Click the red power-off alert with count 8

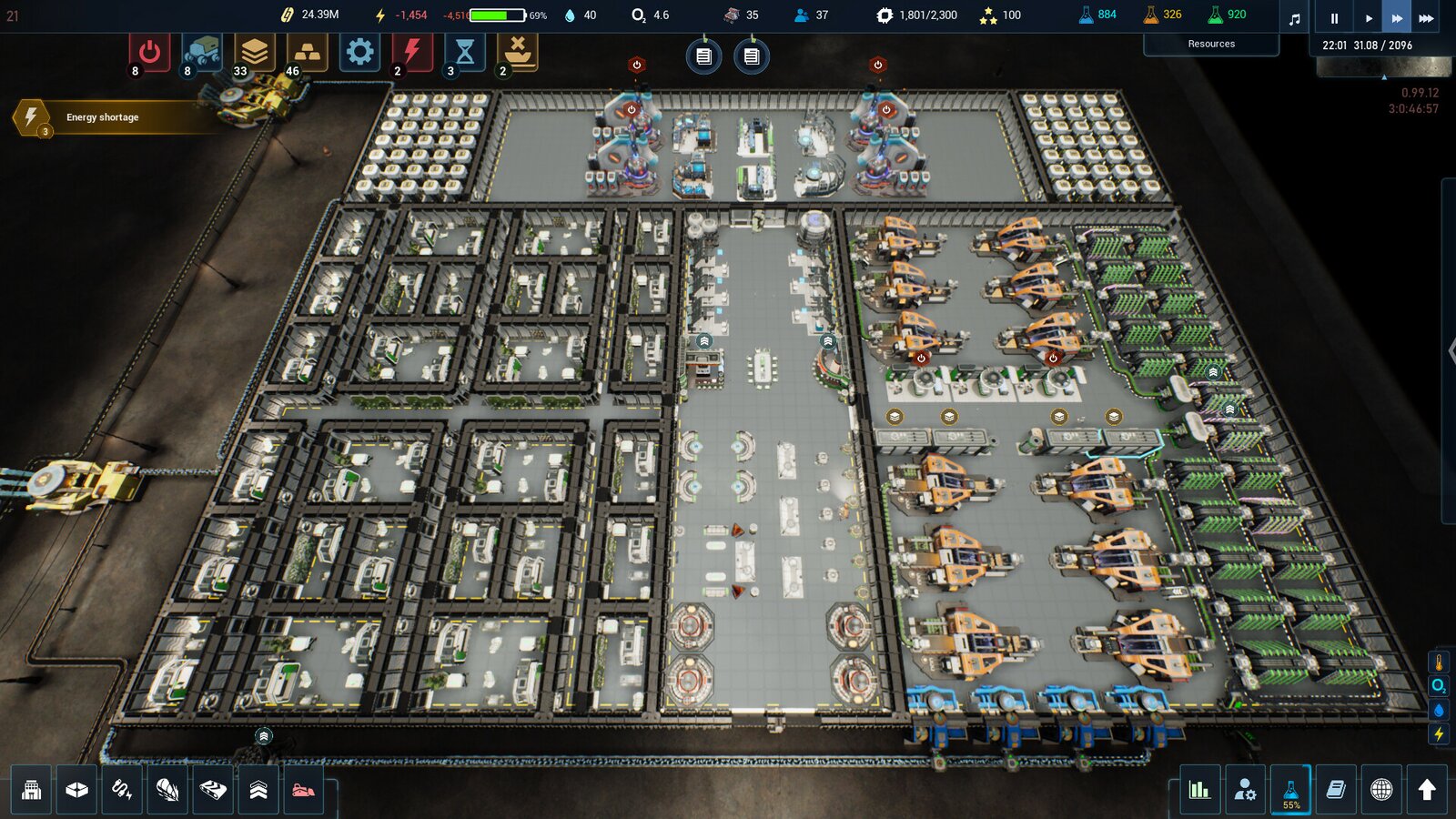149,53
